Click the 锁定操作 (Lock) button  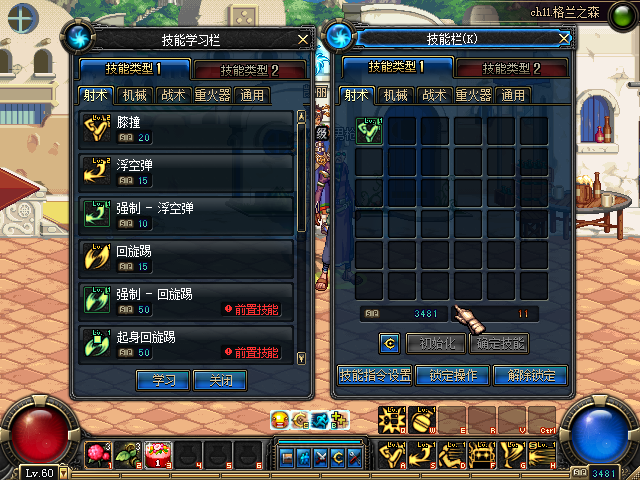pyautogui.click(x=453, y=376)
